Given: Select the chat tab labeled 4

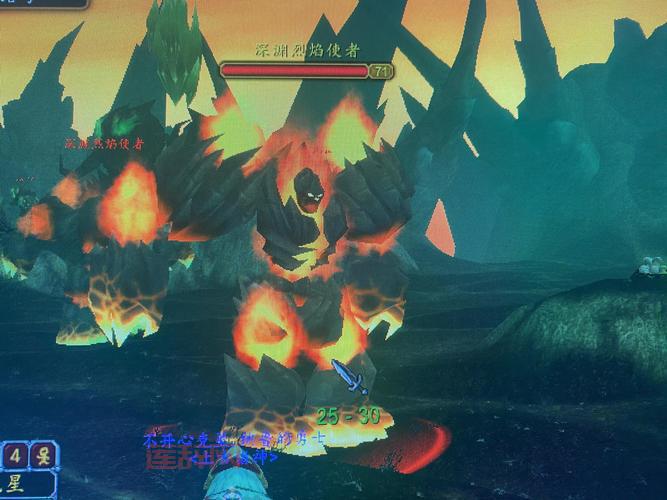Looking at the screenshot, I should tap(15, 456).
